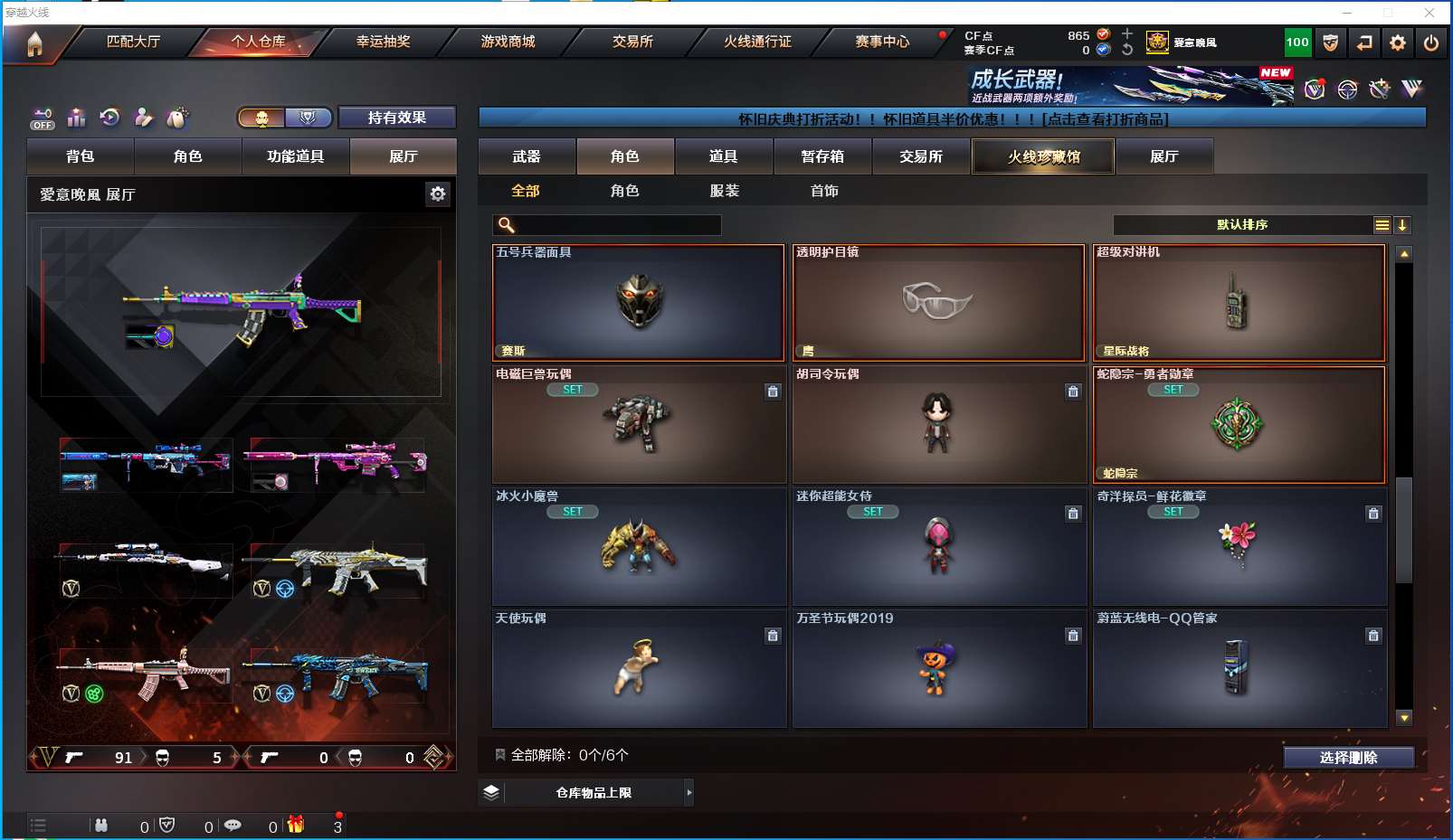Image resolution: width=1453 pixels, height=840 pixels.
Task: Select the 功能道具 functional items tab
Action: (295, 156)
